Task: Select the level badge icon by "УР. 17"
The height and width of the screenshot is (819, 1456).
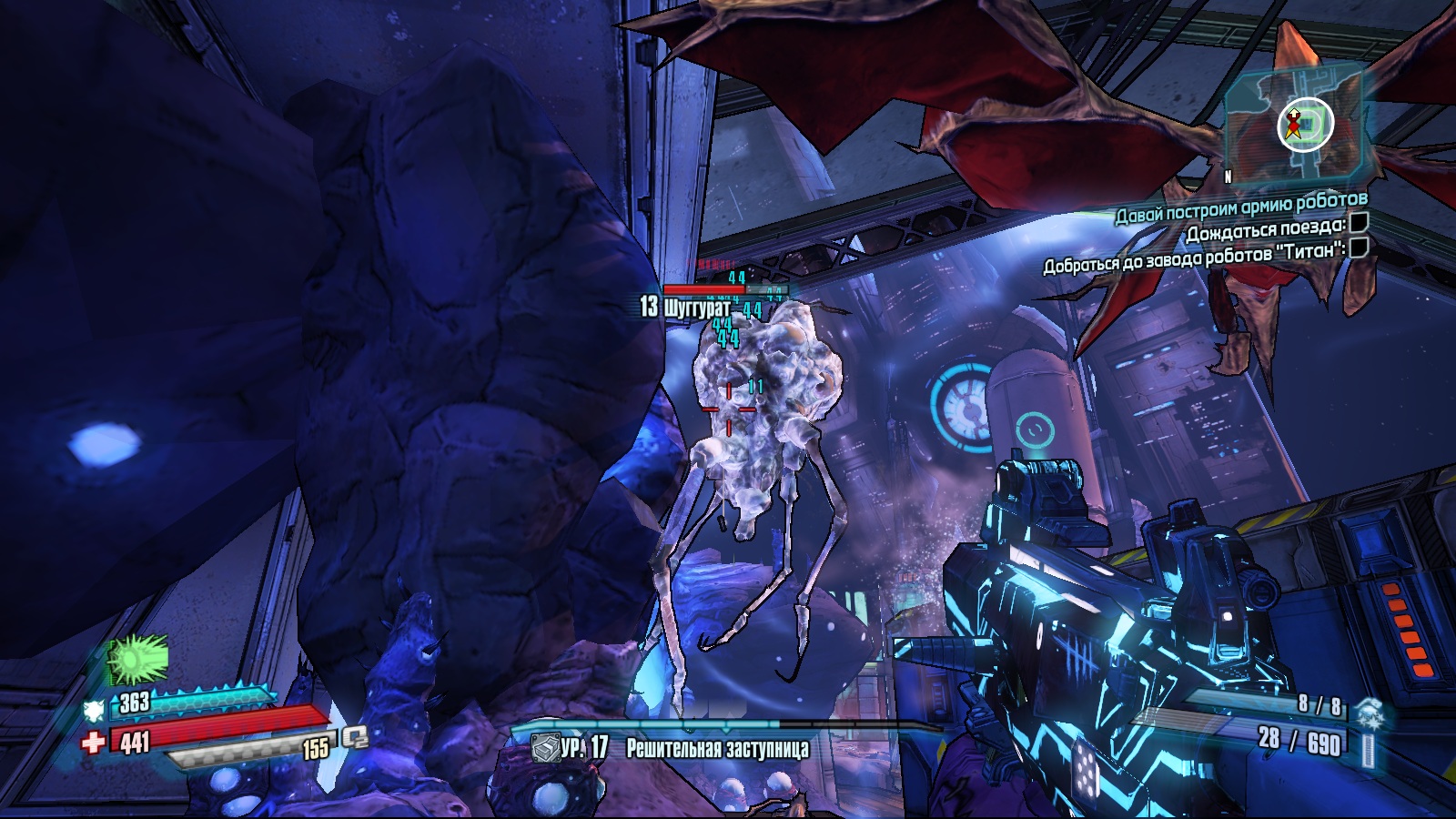Action: 544,749
